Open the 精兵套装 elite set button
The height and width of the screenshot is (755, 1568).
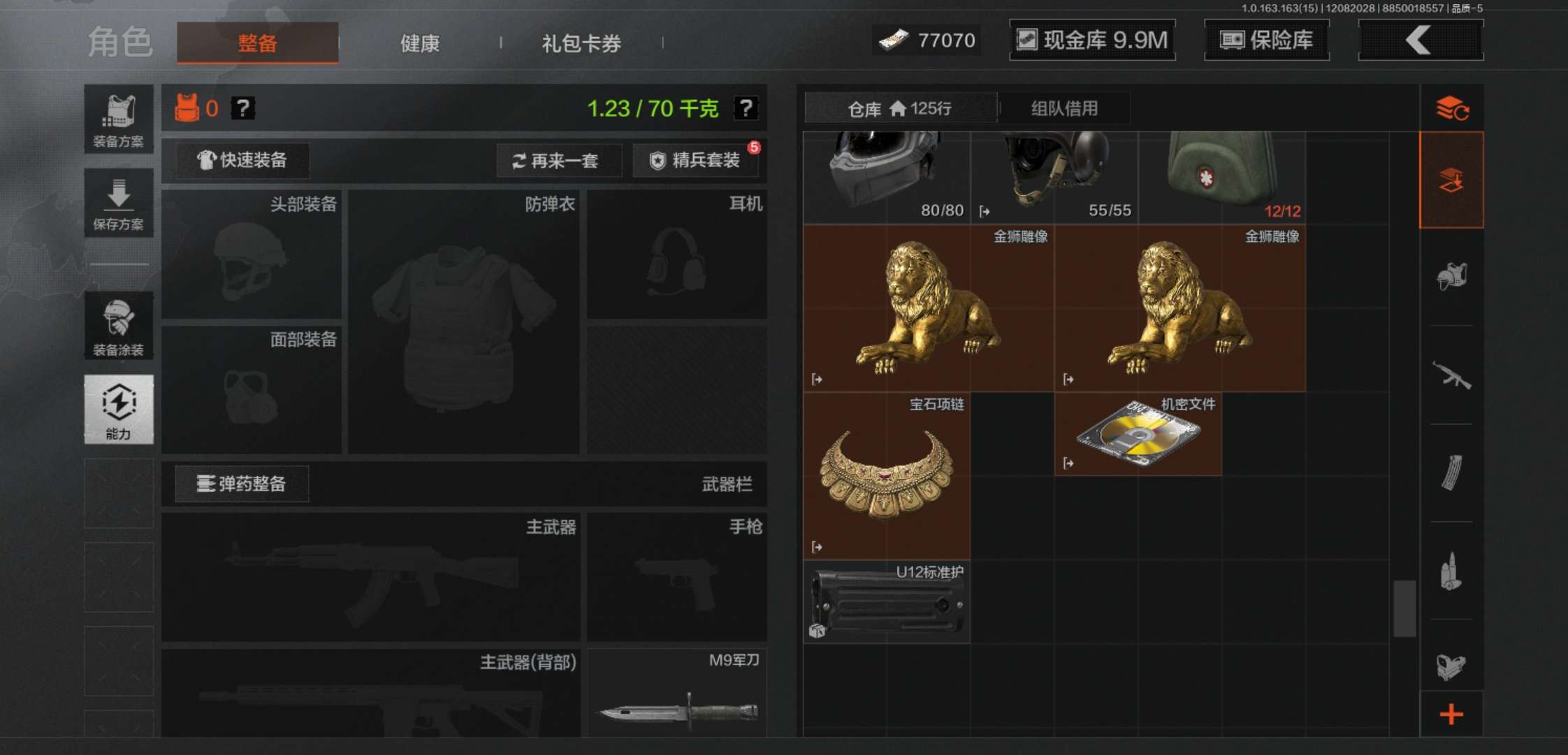click(696, 160)
